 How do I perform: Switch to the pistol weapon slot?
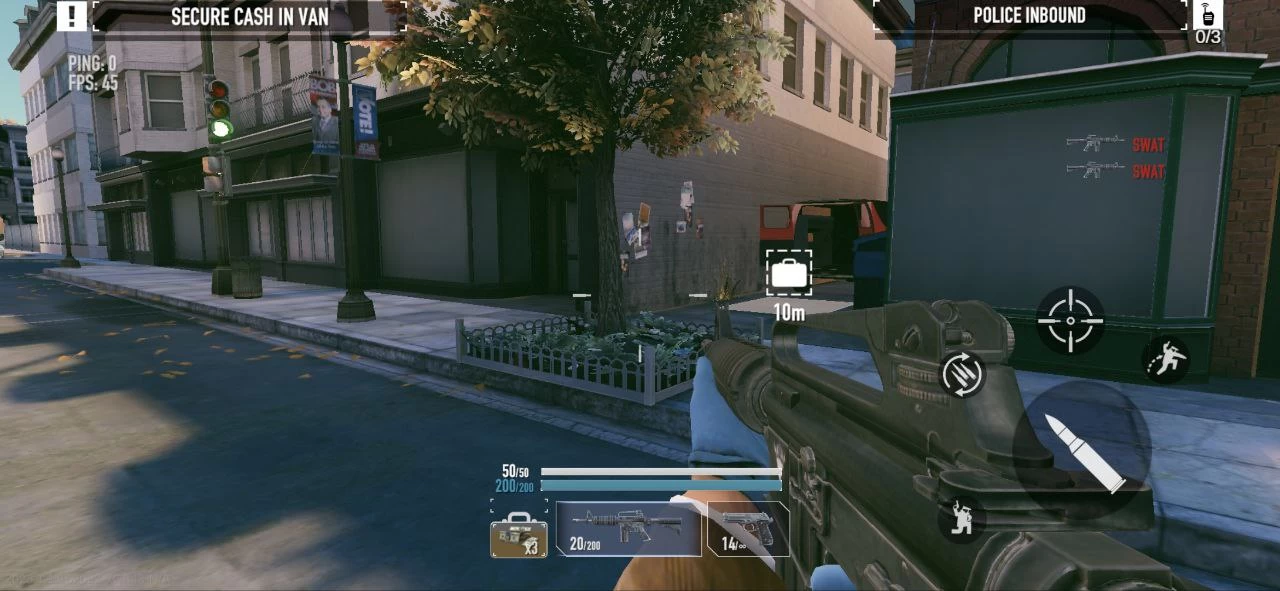tap(748, 528)
